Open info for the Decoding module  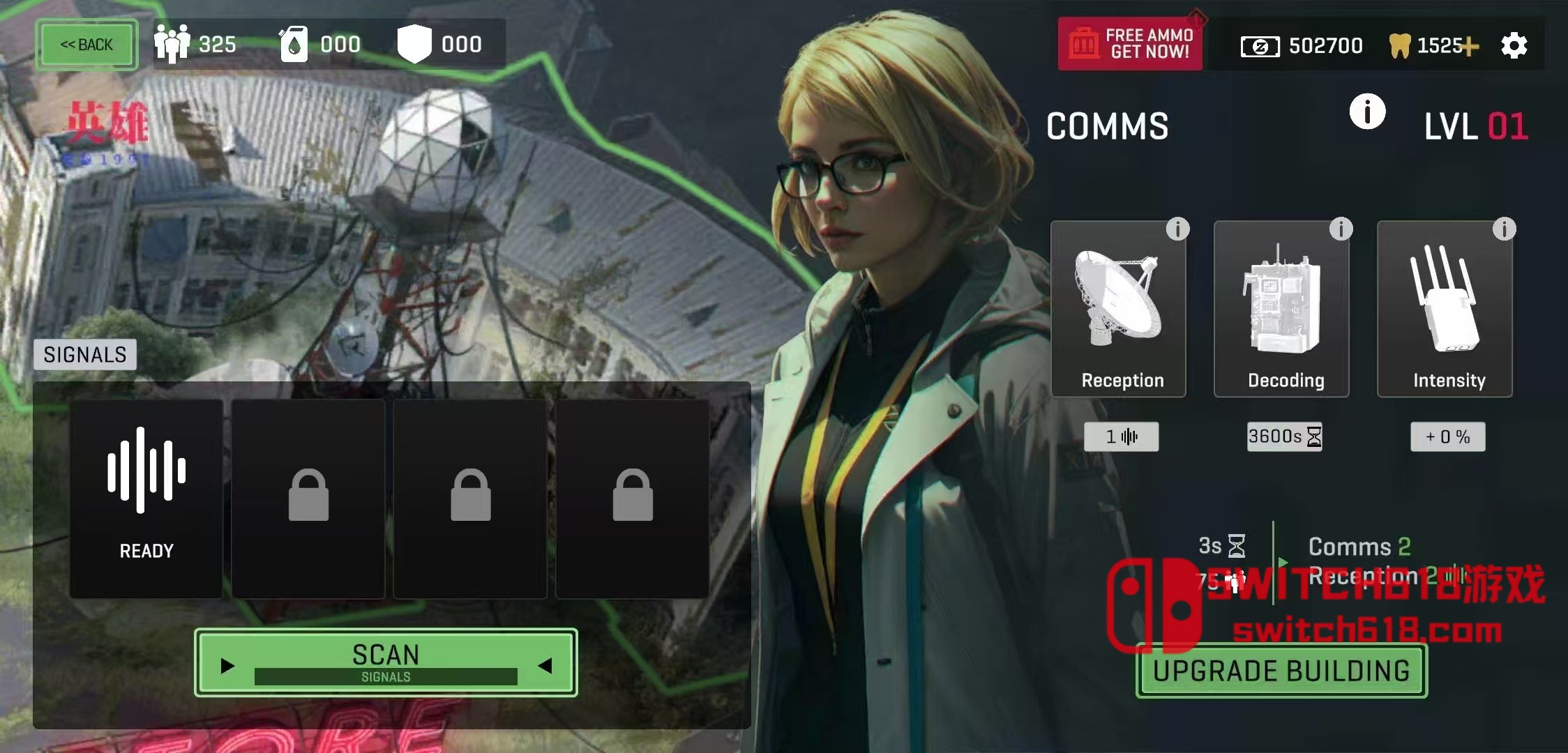pos(1341,229)
